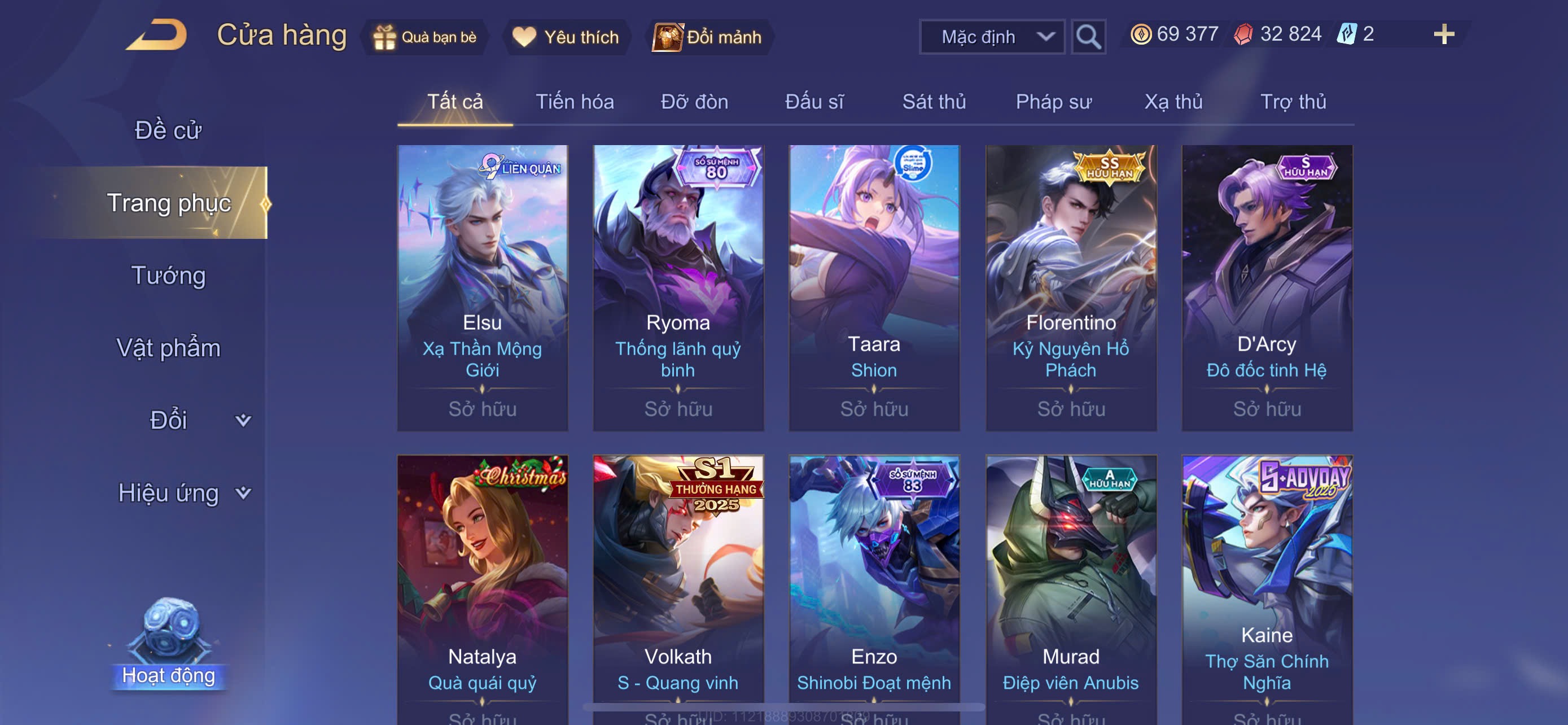The width and height of the screenshot is (1568, 725).
Task: Switch to the Tiến hóa tab
Action: (574, 102)
